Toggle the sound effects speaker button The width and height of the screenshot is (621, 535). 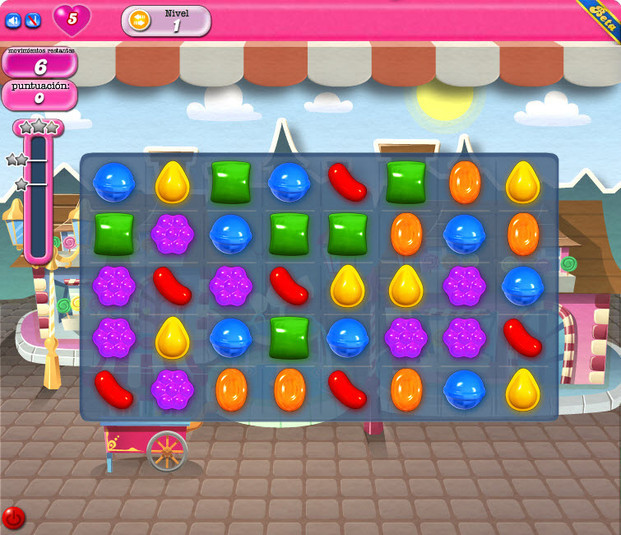point(13,19)
